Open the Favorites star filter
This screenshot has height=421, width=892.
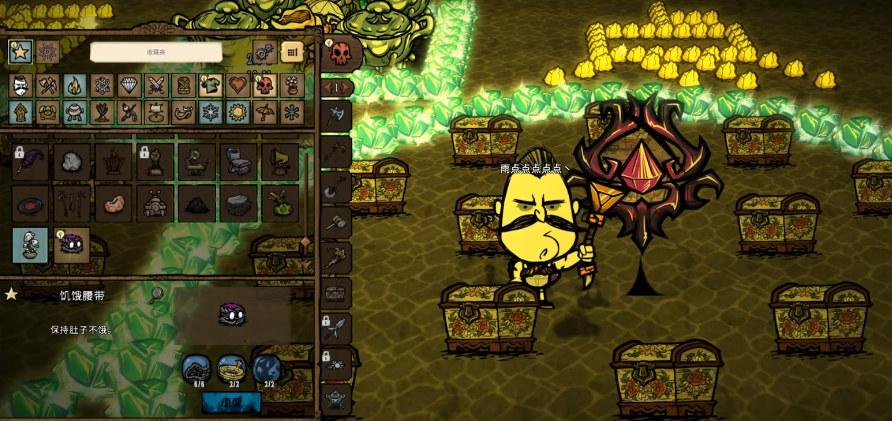tap(20, 52)
